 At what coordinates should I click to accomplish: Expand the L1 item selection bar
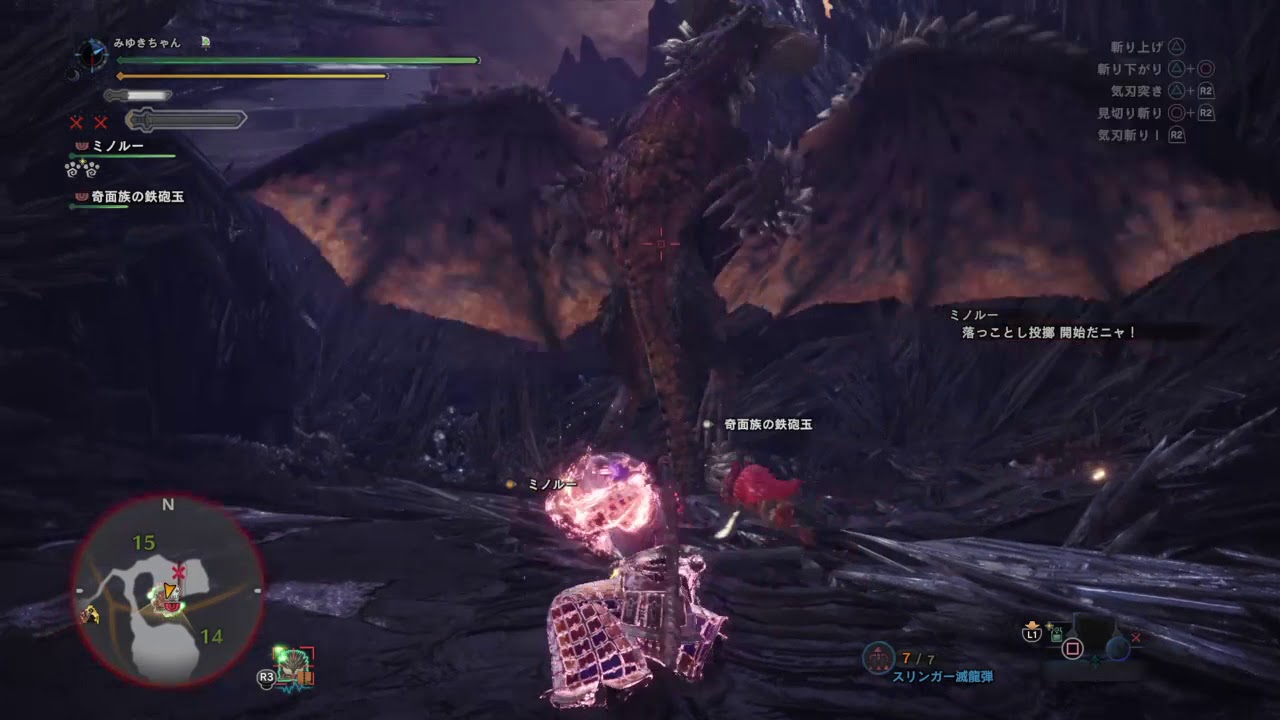(x=1032, y=634)
